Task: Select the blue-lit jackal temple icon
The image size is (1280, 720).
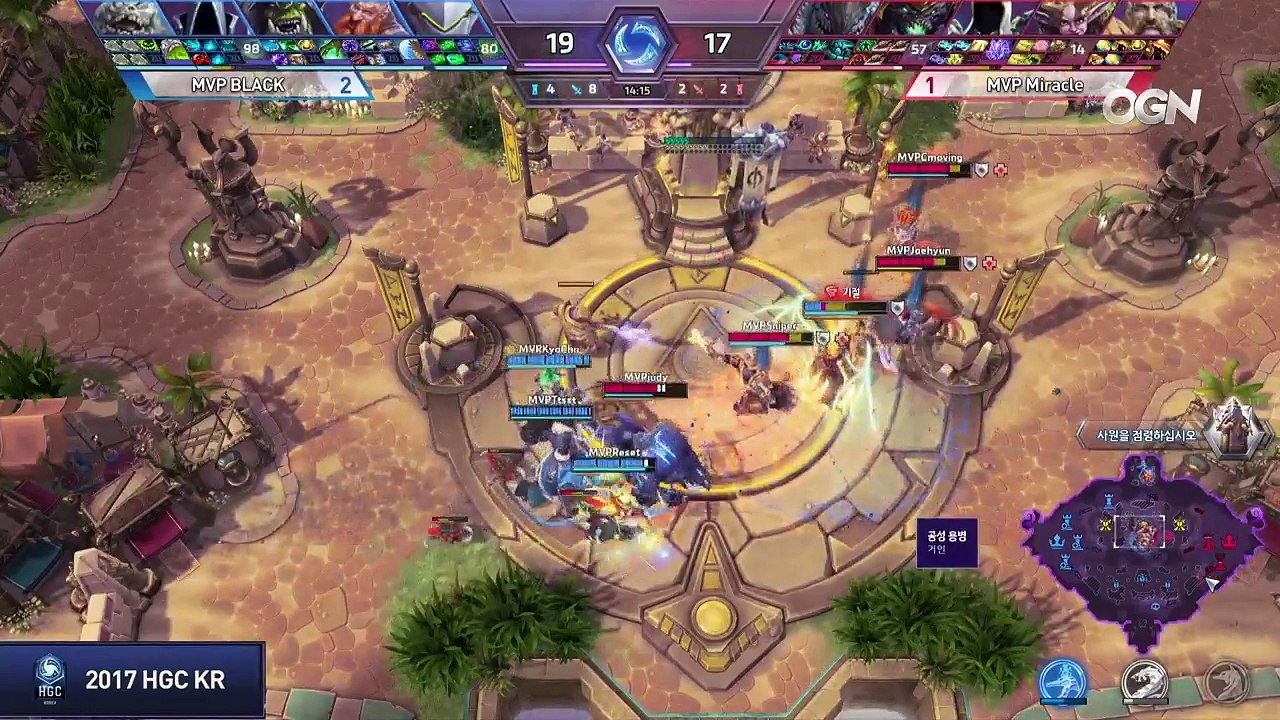Action: coord(1063,682)
